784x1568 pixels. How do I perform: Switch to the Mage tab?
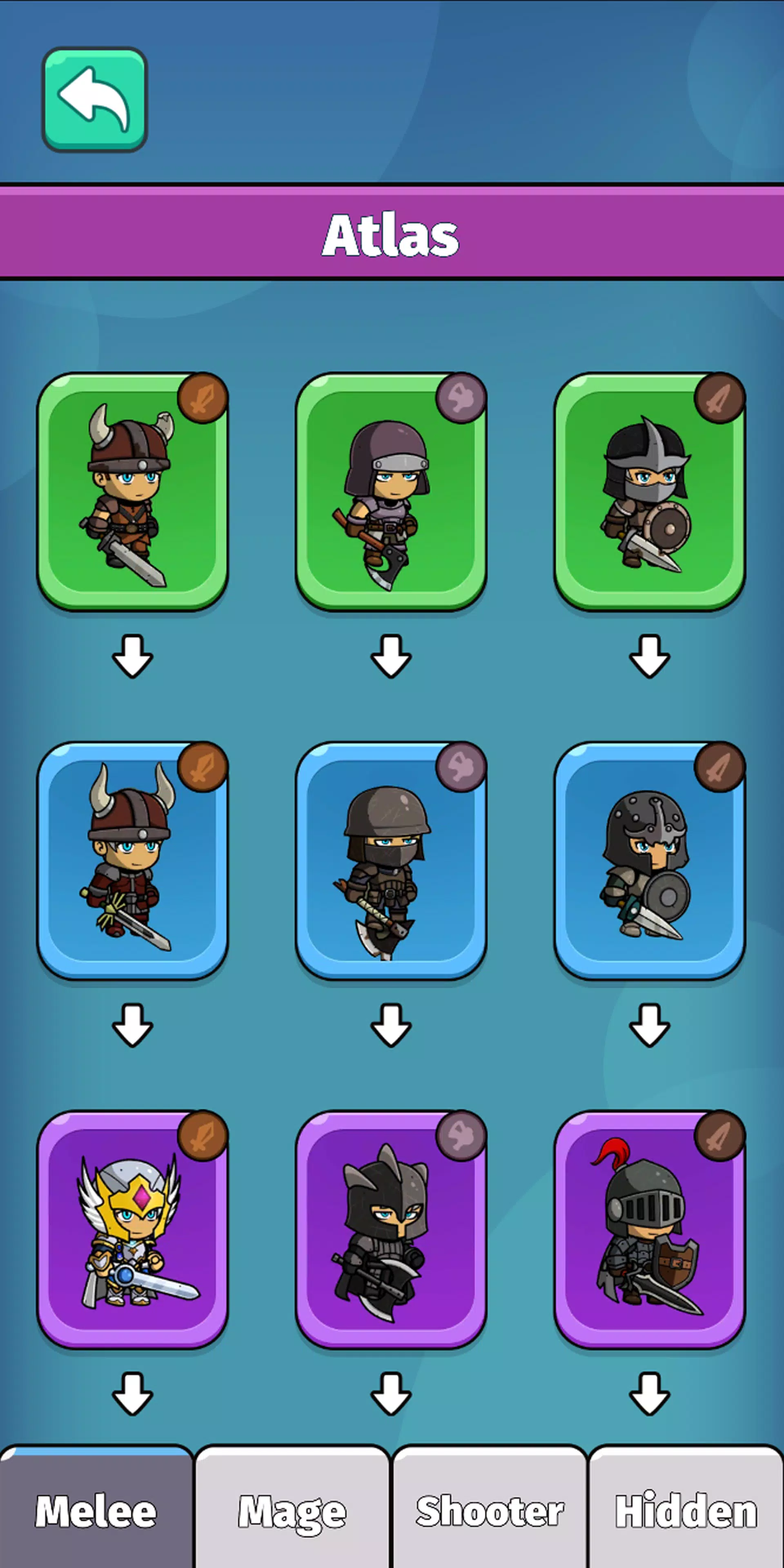click(x=292, y=1510)
